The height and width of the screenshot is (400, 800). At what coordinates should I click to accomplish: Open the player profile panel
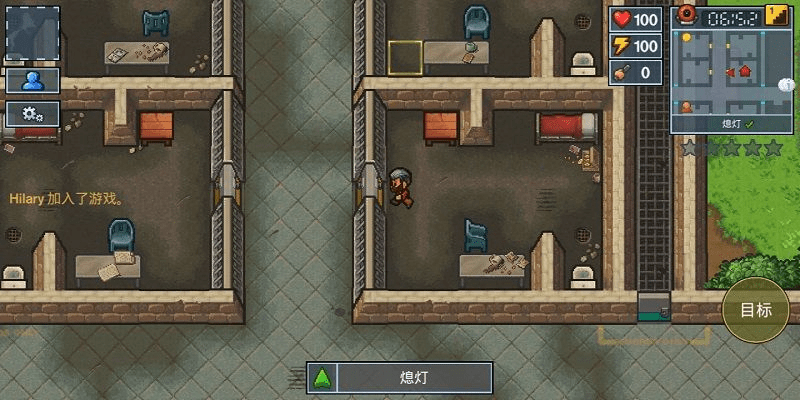(32, 80)
